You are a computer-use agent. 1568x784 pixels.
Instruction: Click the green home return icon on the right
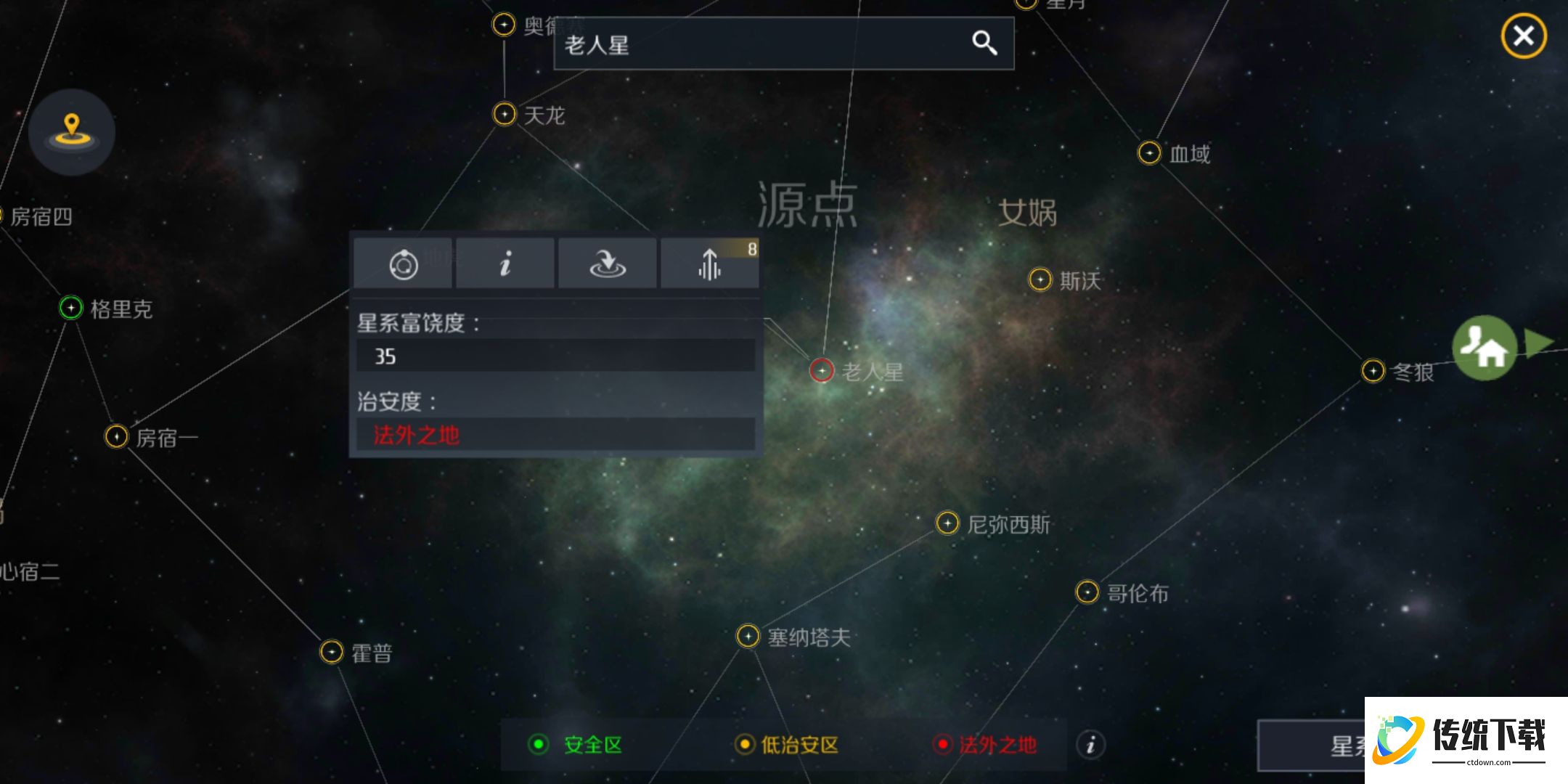coord(1484,347)
